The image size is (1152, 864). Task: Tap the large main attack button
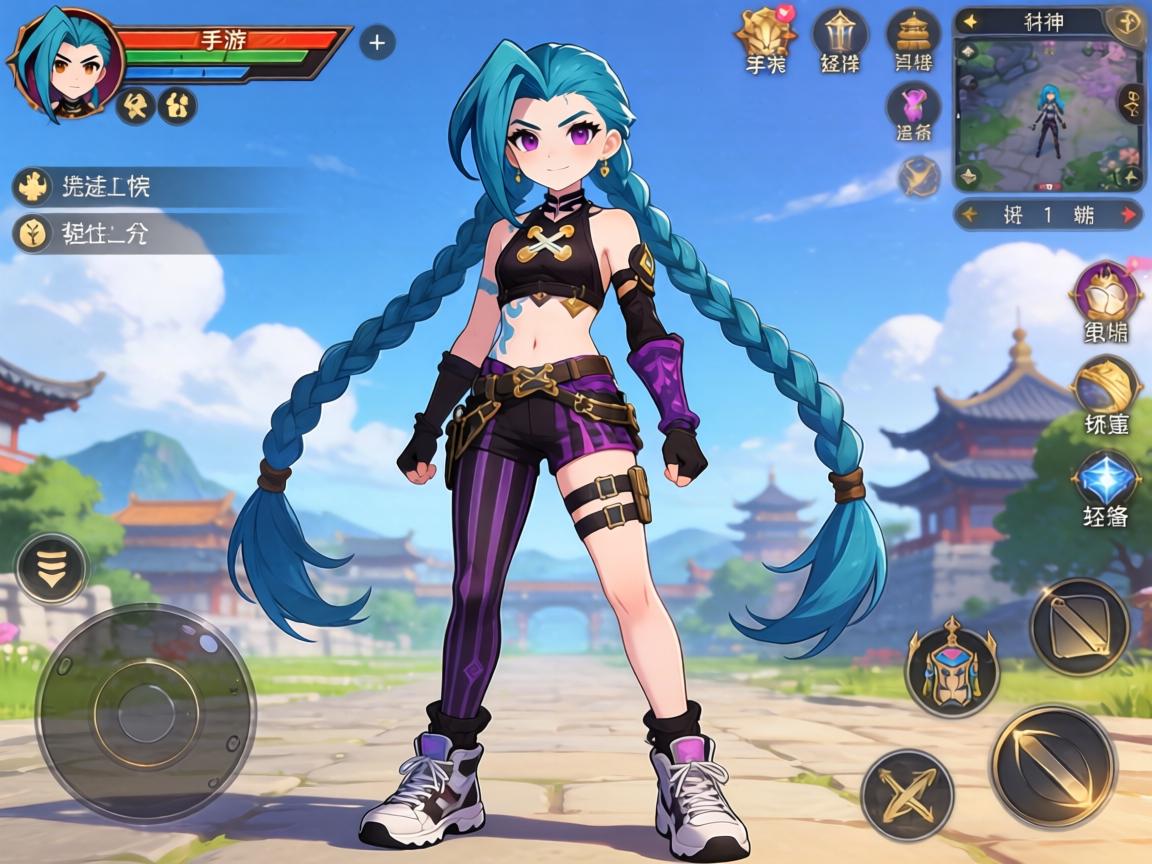click(1052, 766)
